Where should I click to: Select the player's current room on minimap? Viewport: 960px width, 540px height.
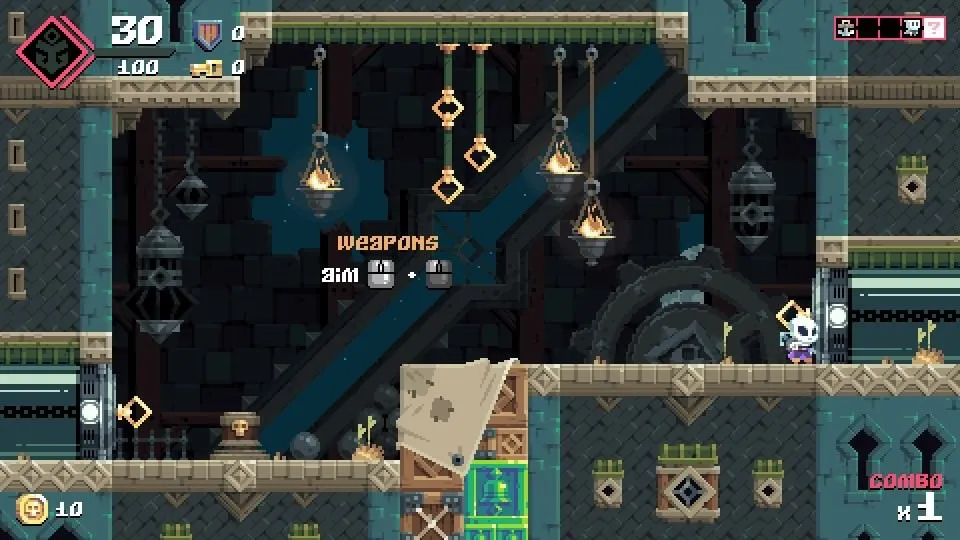(913, 28)
